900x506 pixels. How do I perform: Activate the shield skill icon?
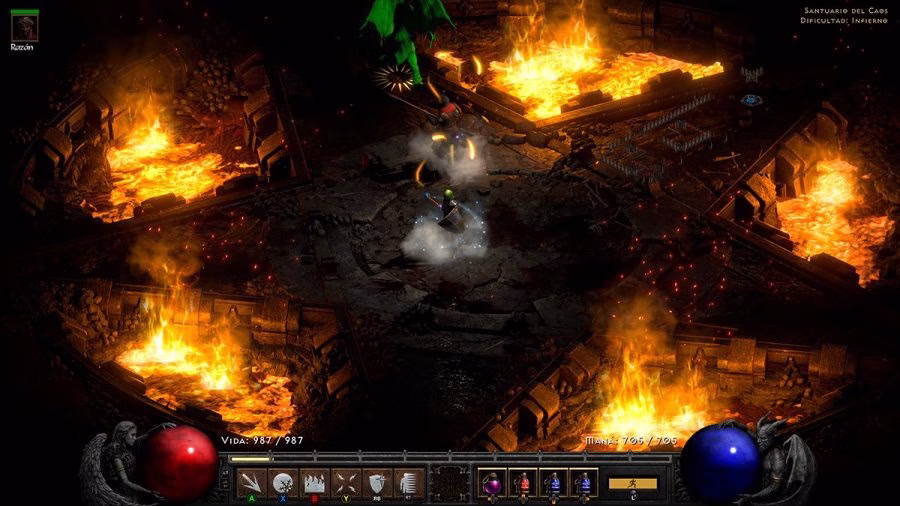[376, 482]
